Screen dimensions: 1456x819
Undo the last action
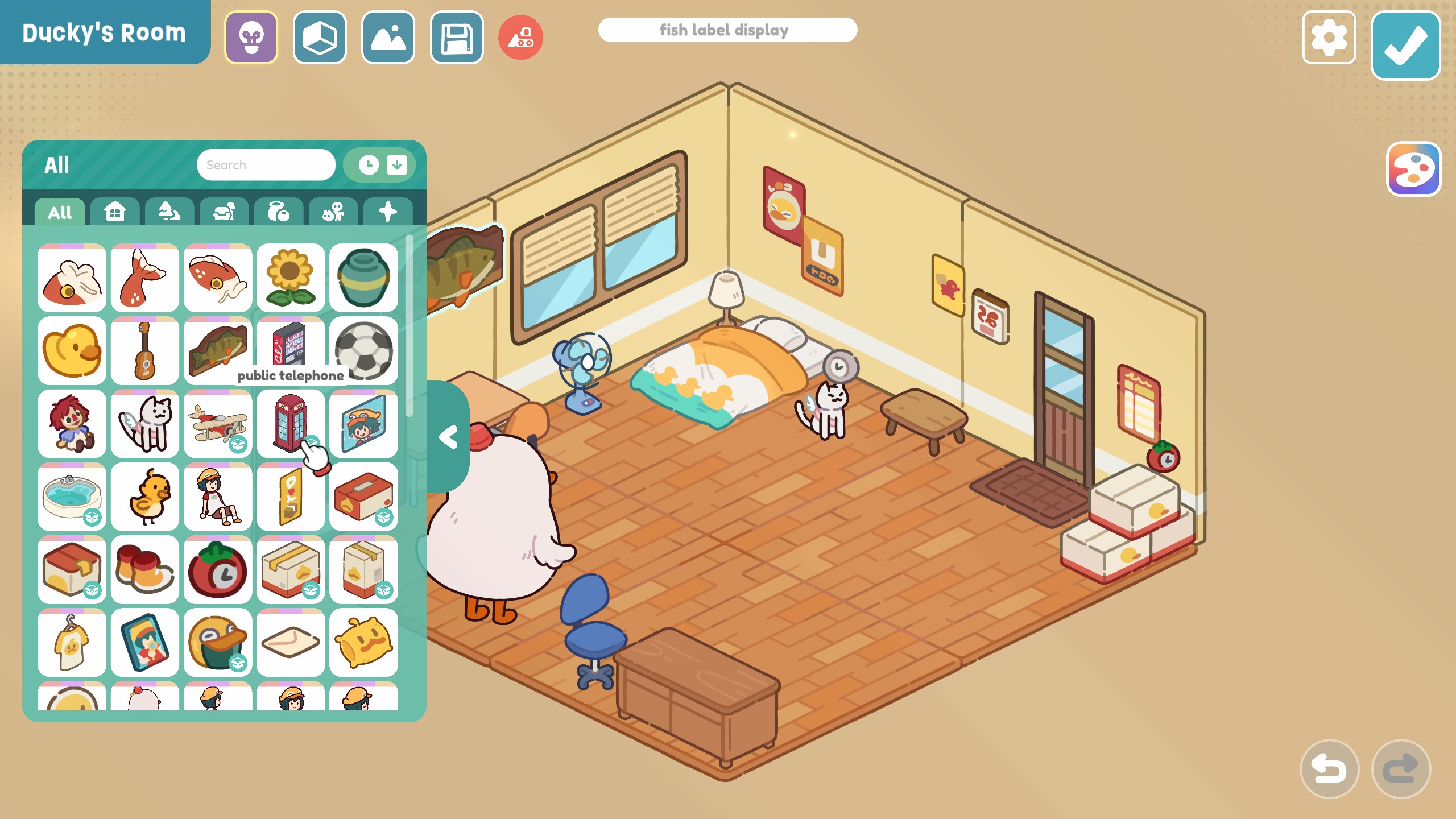point(1329,769)
